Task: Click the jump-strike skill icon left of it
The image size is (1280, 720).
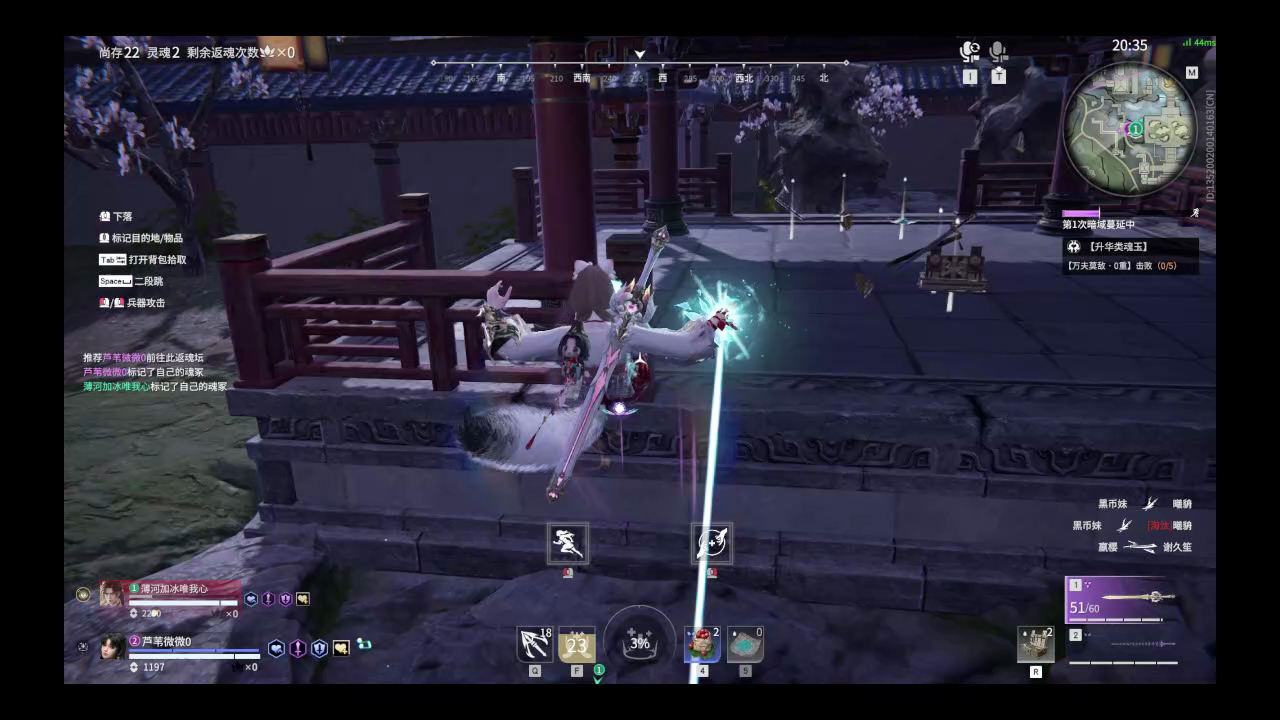Action: pos(711,545)
